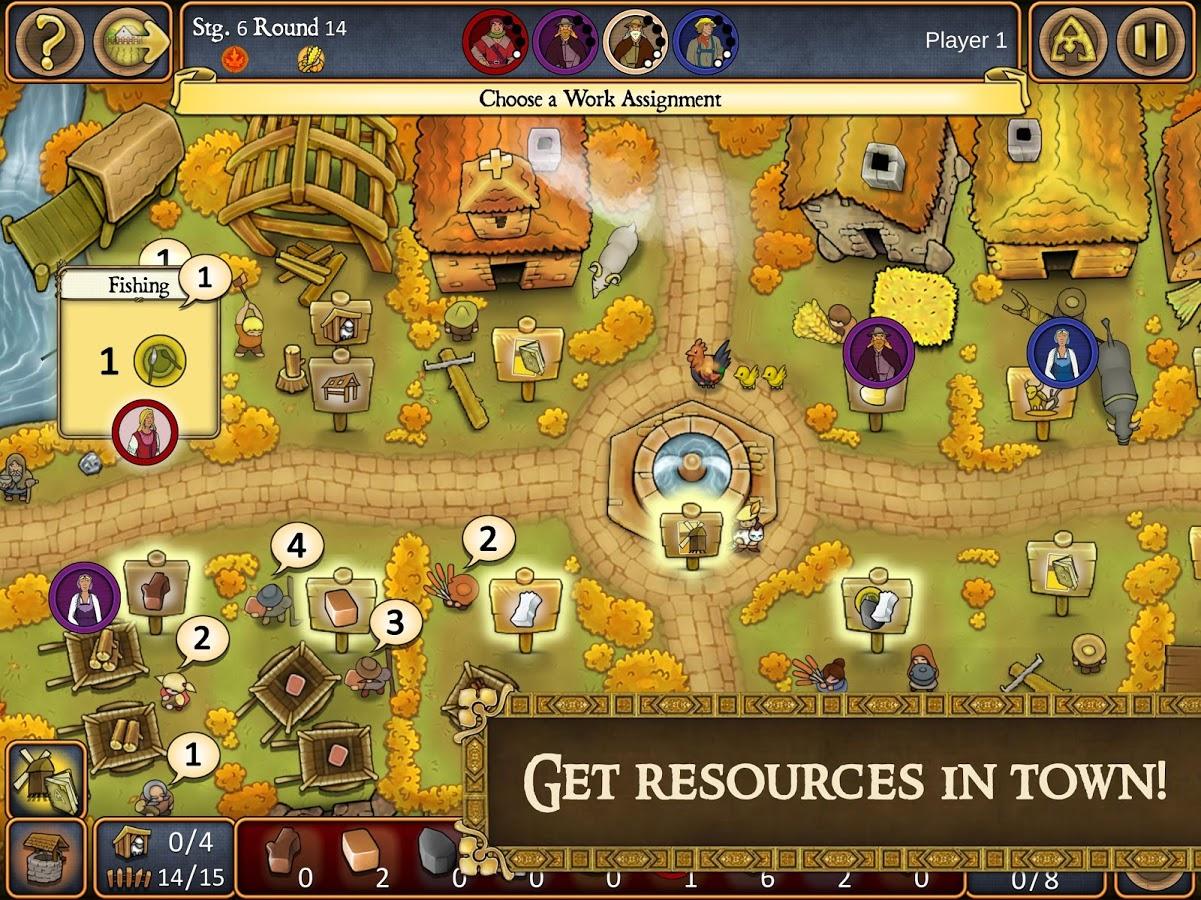Go to the farm view arrow button
The width and height of the screenshot is (1201, 900).
(x=130, y=41)
